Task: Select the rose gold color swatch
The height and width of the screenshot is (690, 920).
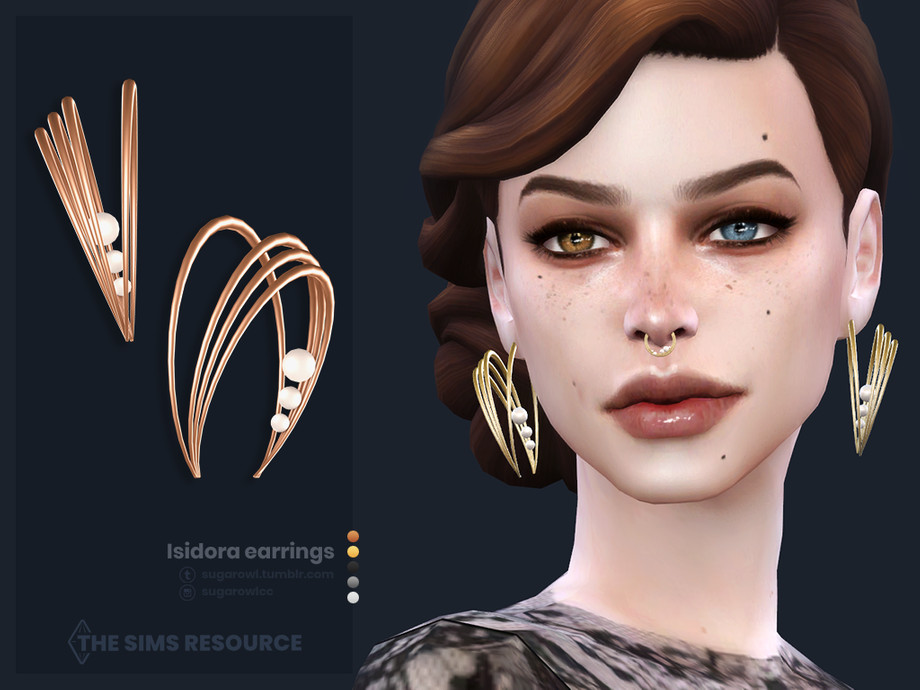Action: point(352,536)
